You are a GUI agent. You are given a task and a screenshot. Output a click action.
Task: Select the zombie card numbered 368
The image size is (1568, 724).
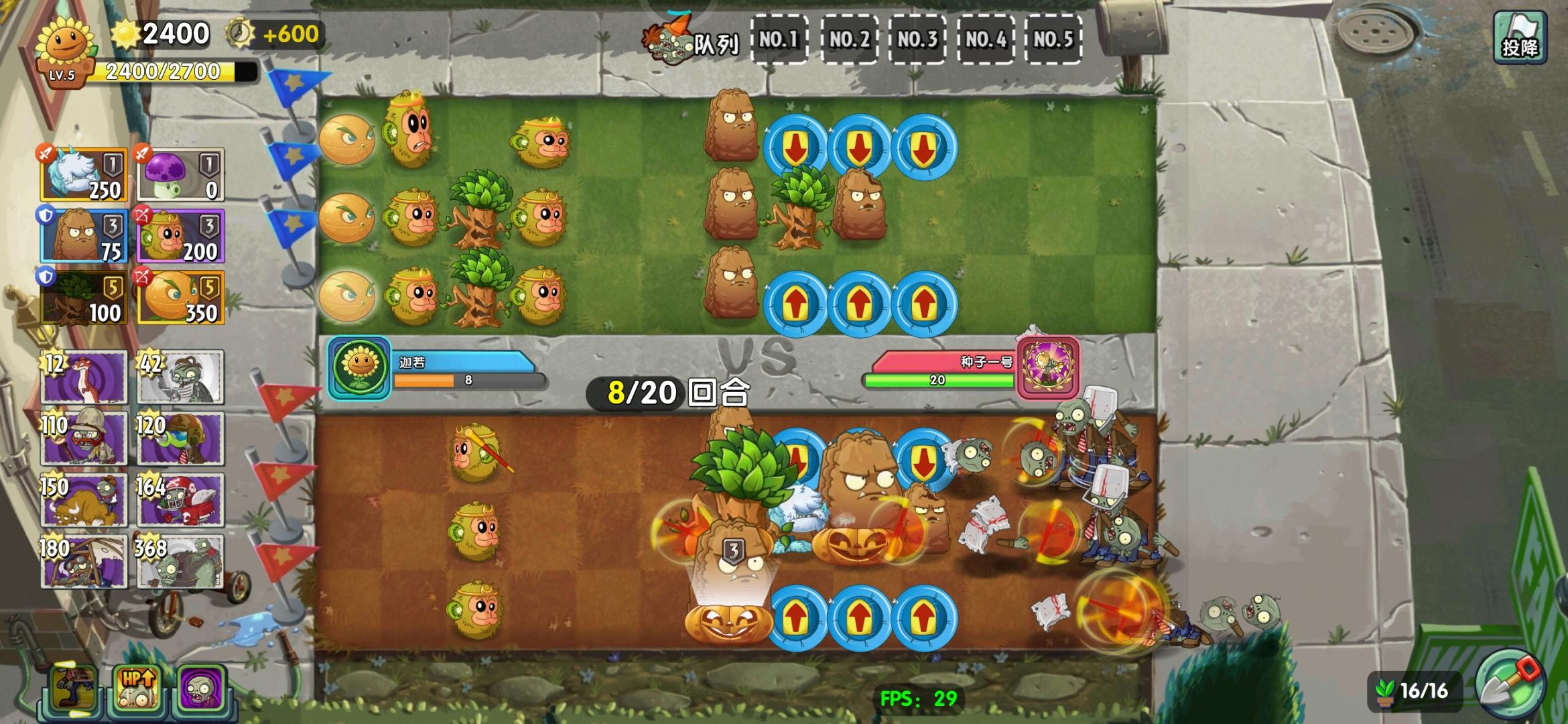(x=180, y=563)
